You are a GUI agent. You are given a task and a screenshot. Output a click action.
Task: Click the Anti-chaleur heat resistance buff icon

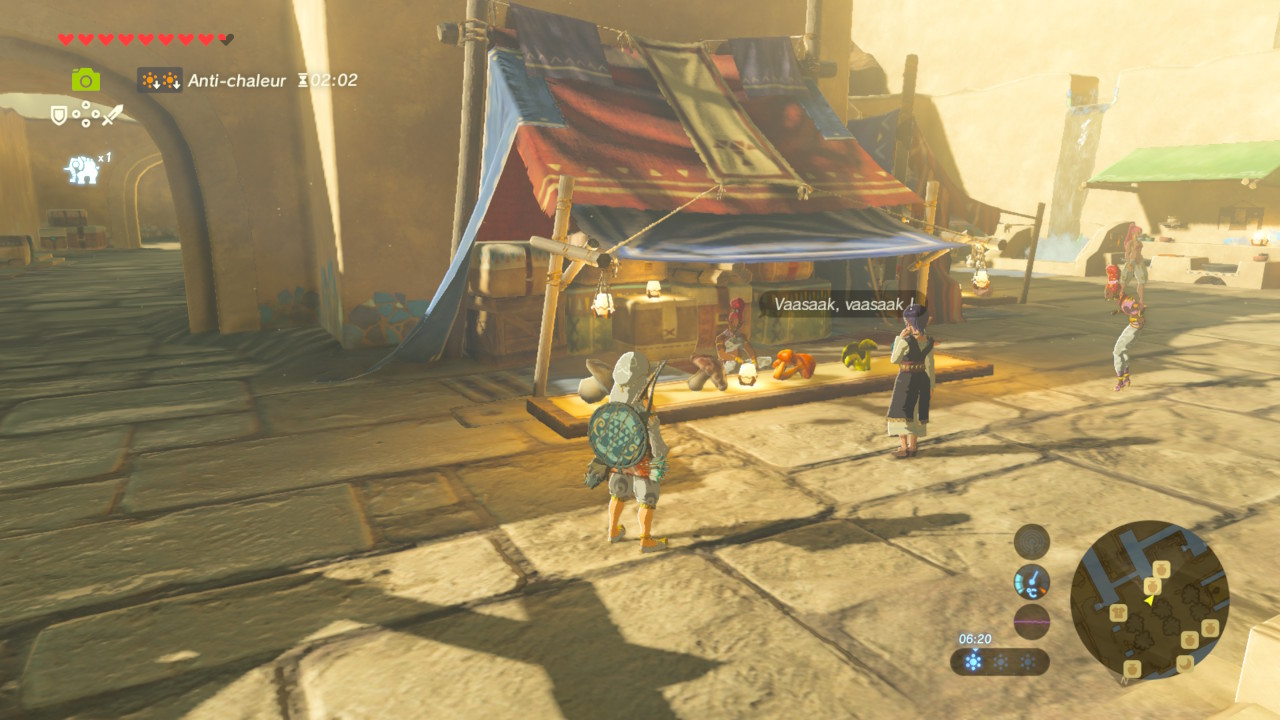pyautogui.click(x=160, y=80)
